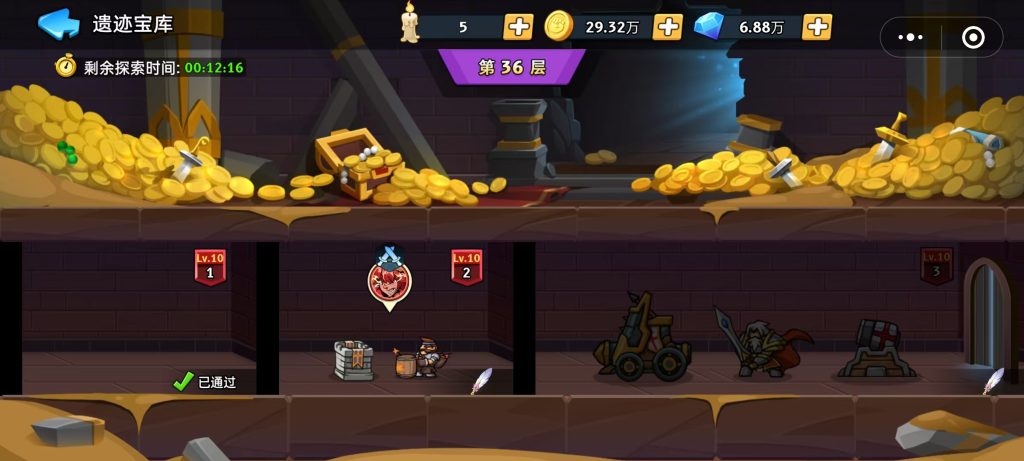Buy more gold coins via plus button
This screenshot has width=1024, height=461.
pyautogui.click(x=667, y=27)
